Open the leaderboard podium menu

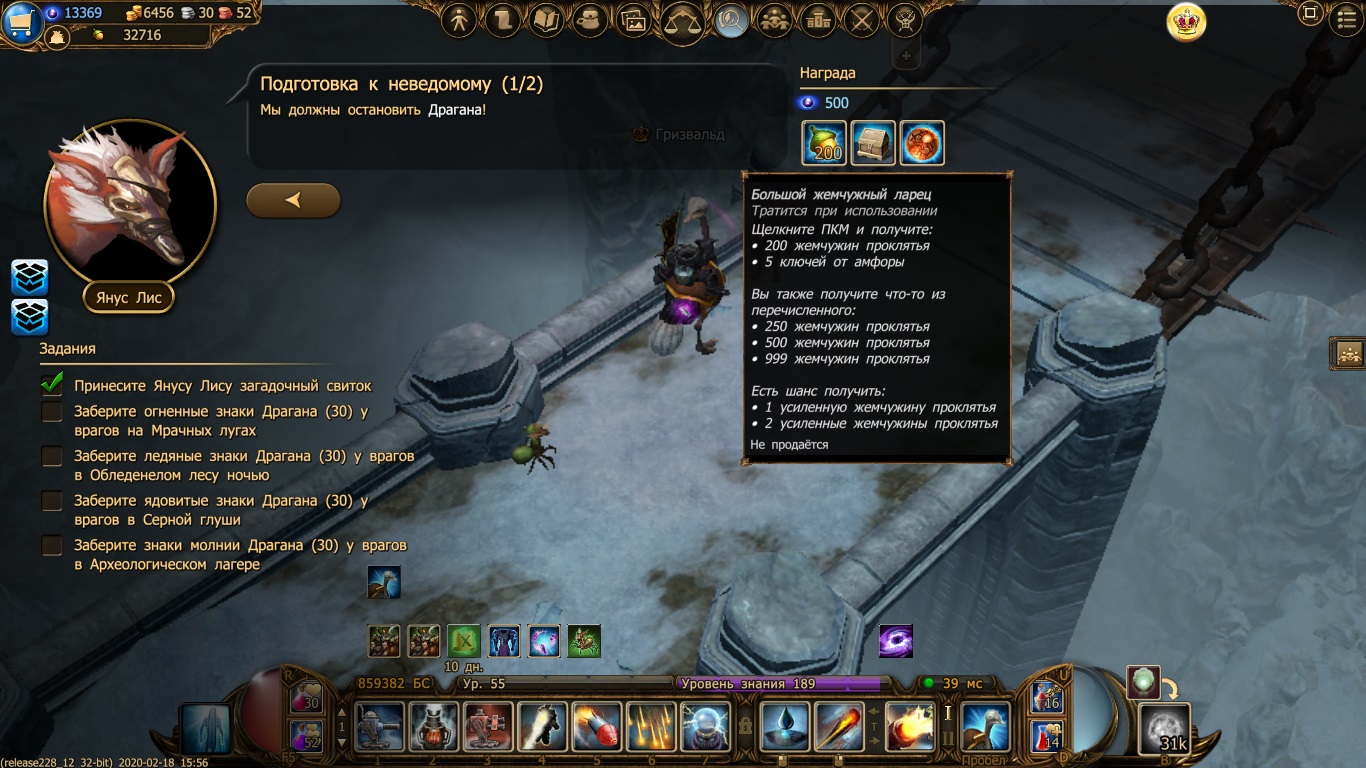(x=818, y=20)
